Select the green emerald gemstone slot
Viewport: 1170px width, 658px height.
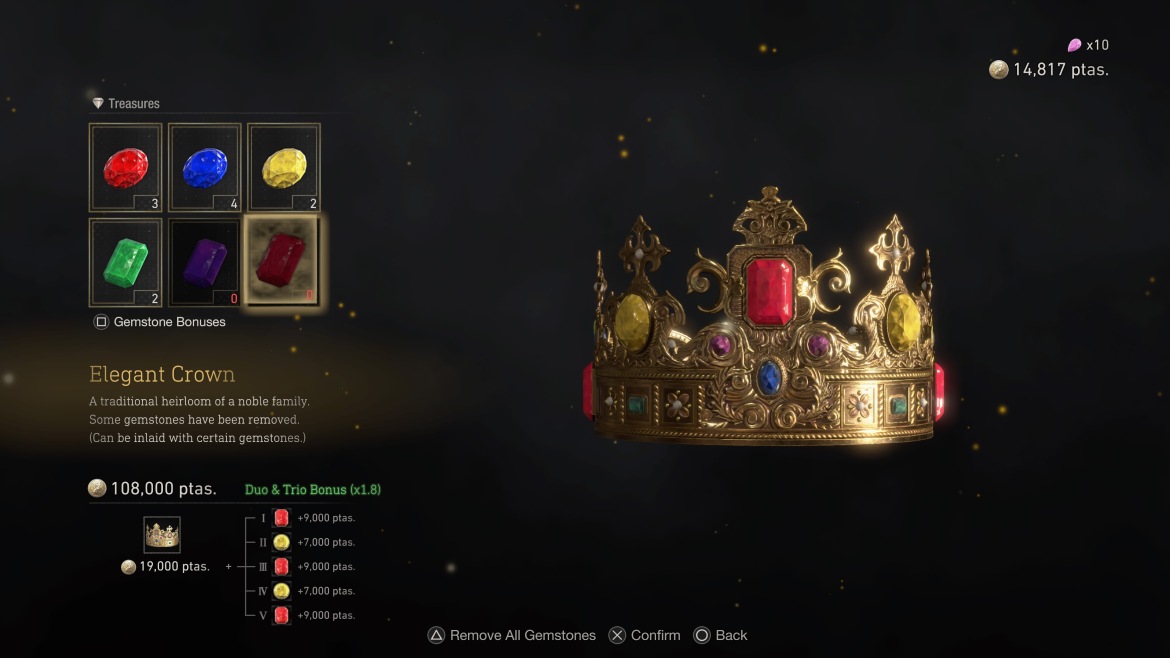coord(126,262)
